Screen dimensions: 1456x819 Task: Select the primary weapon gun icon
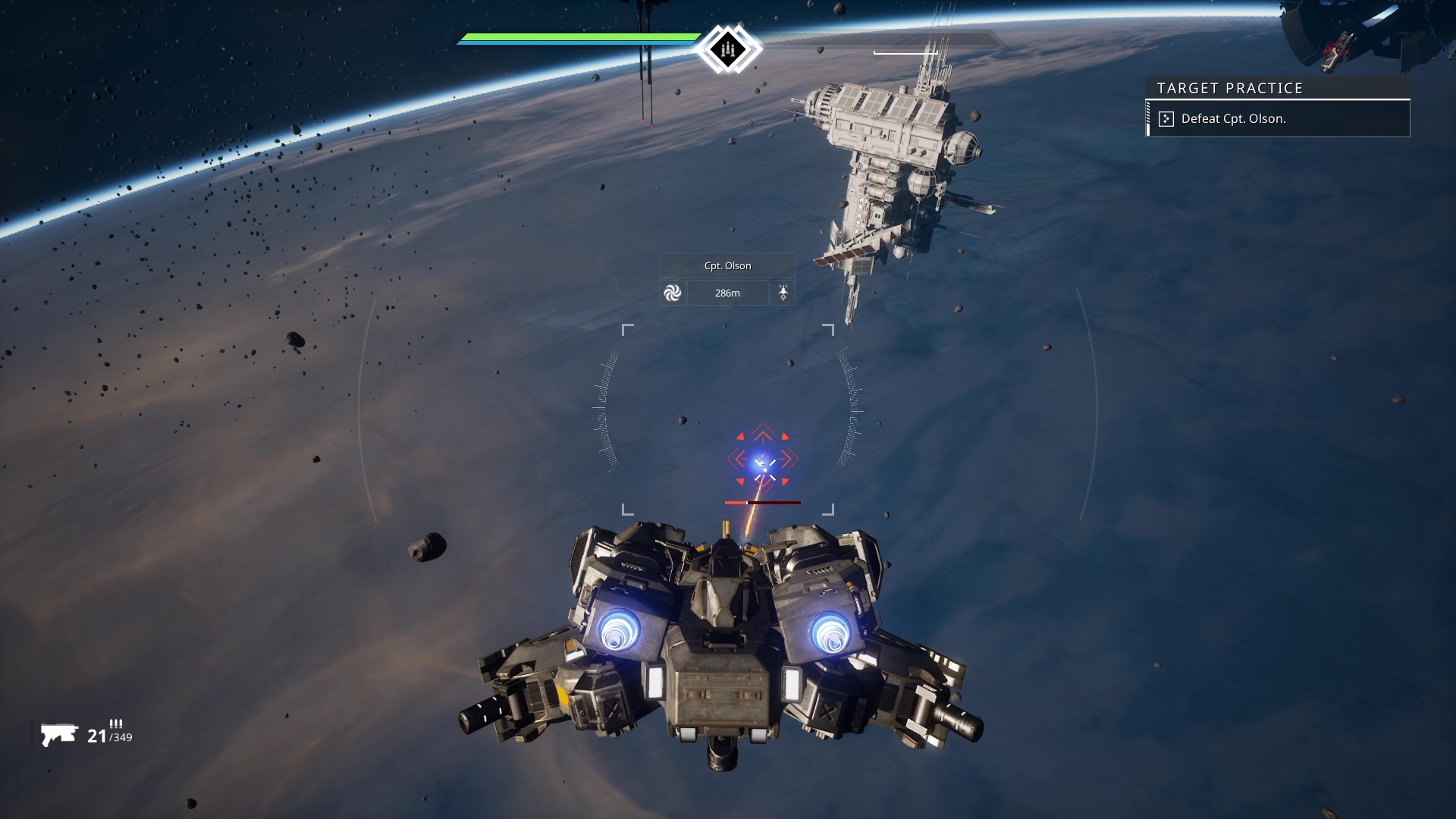click(x=59, y=734)
